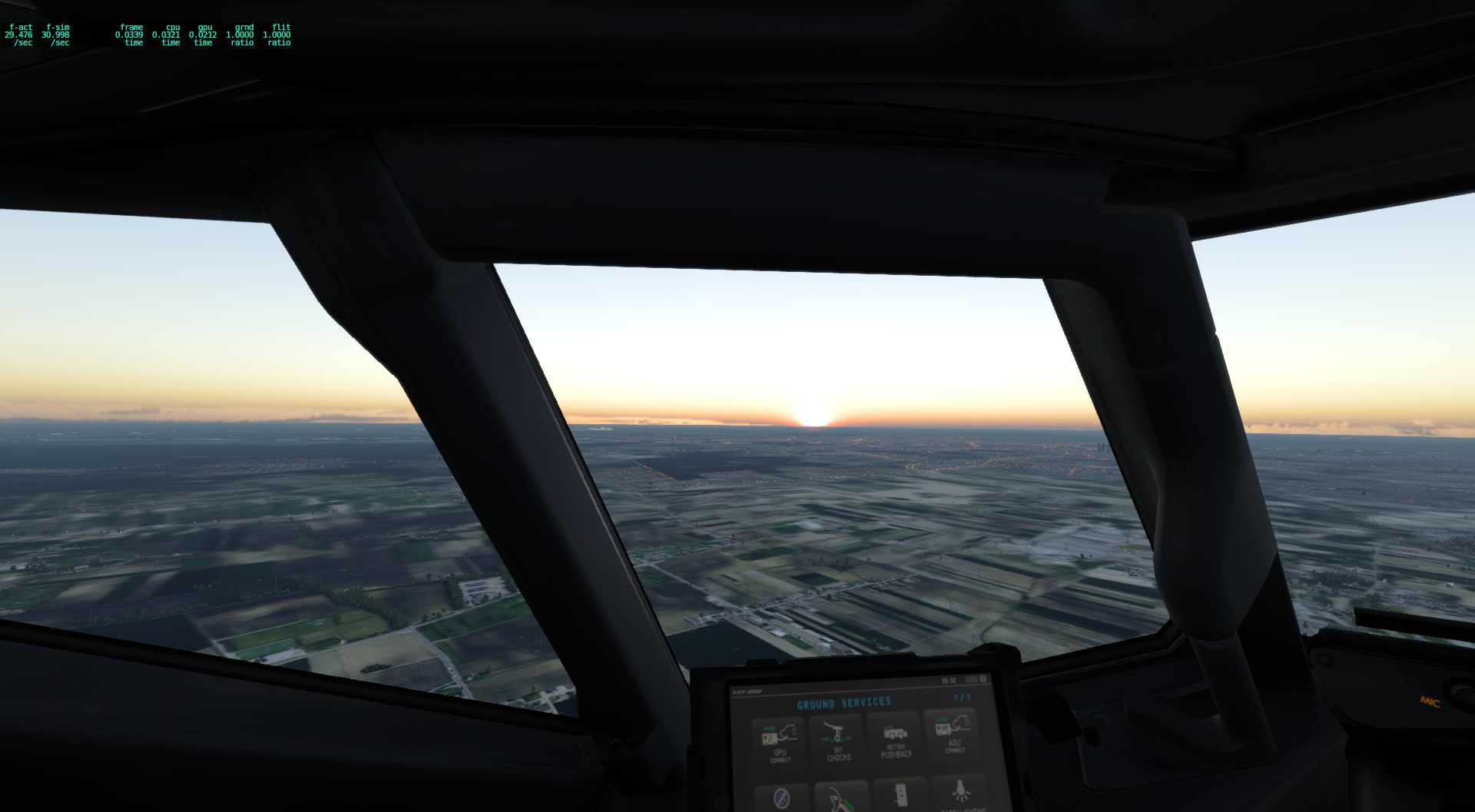Viewport: 1475px width, 812px height.
Task: Click the 737-800 label on the tablet header
Action: pos(747,692)
